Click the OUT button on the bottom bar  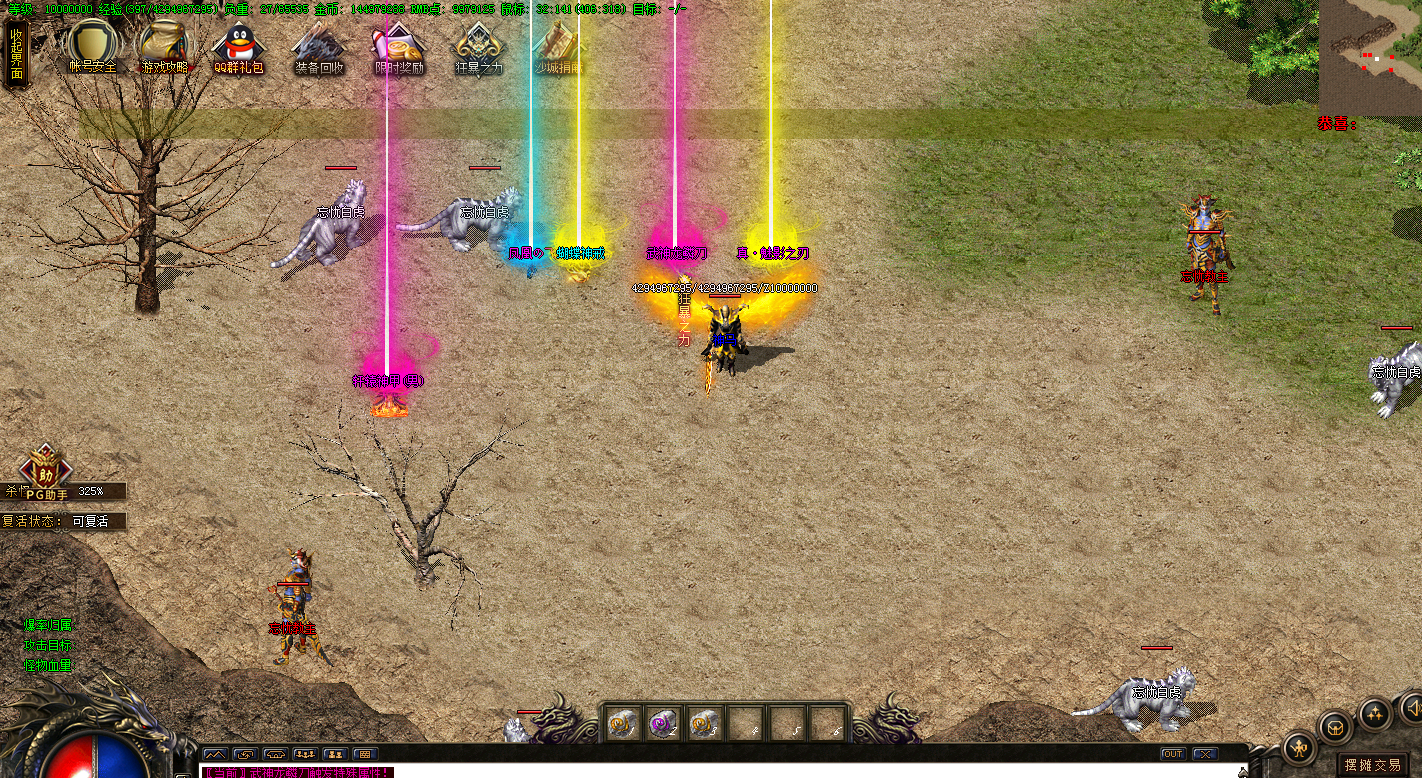click(x=1172, y=753)
